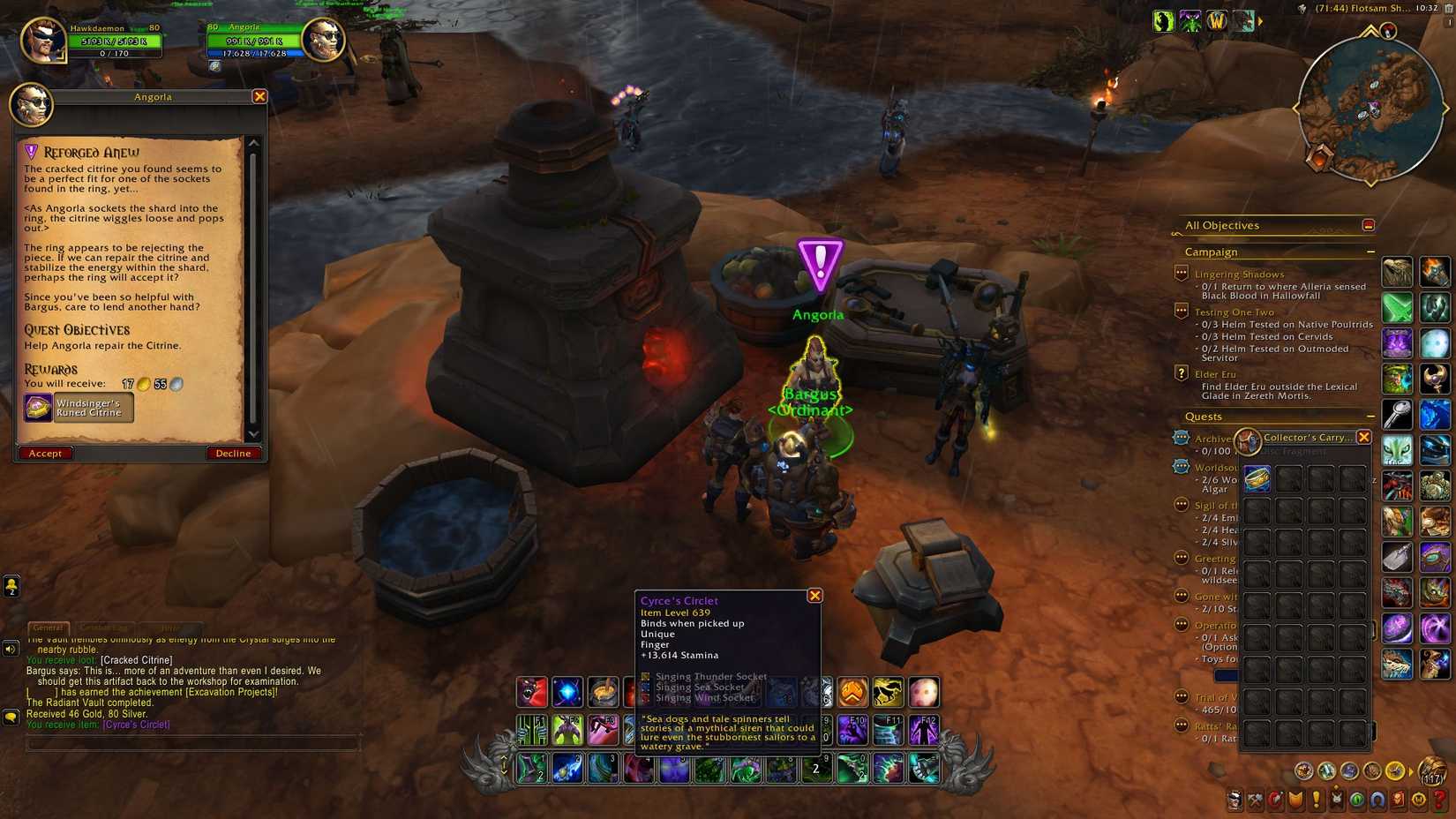Switch to the Combat Log chat tab

pyautogui.click(x=106, y=627)
